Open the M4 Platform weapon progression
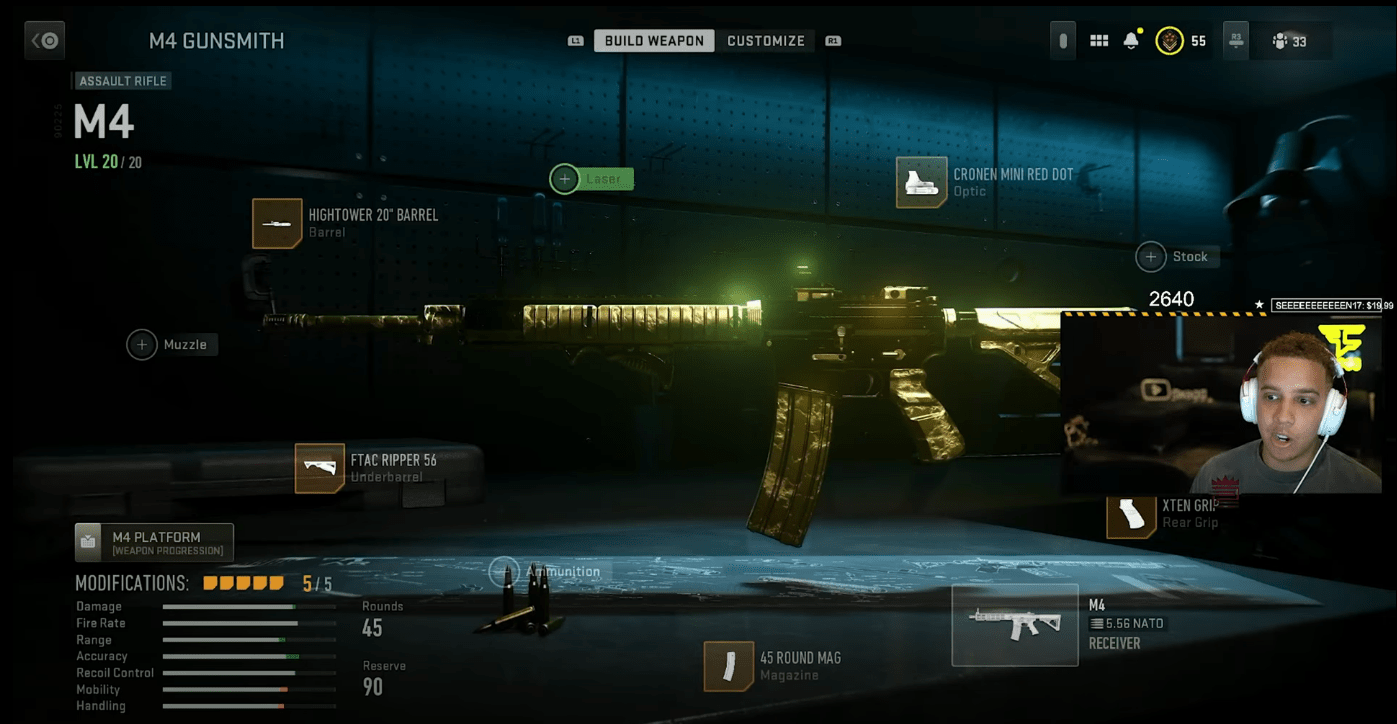This screenshot has width=1397, height=724. [x=152, y=542]
